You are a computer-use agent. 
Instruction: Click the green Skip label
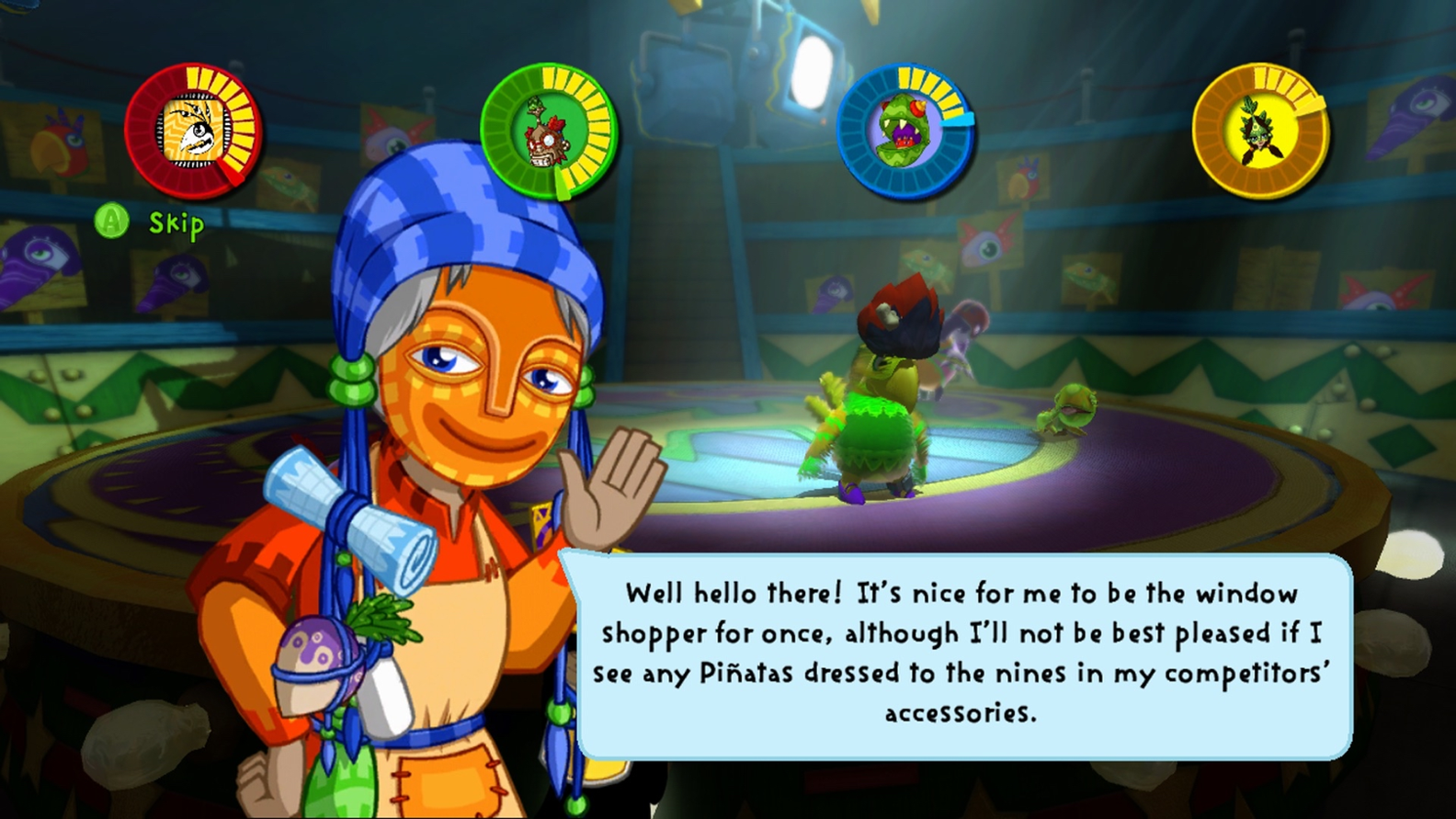click(176, 223)
